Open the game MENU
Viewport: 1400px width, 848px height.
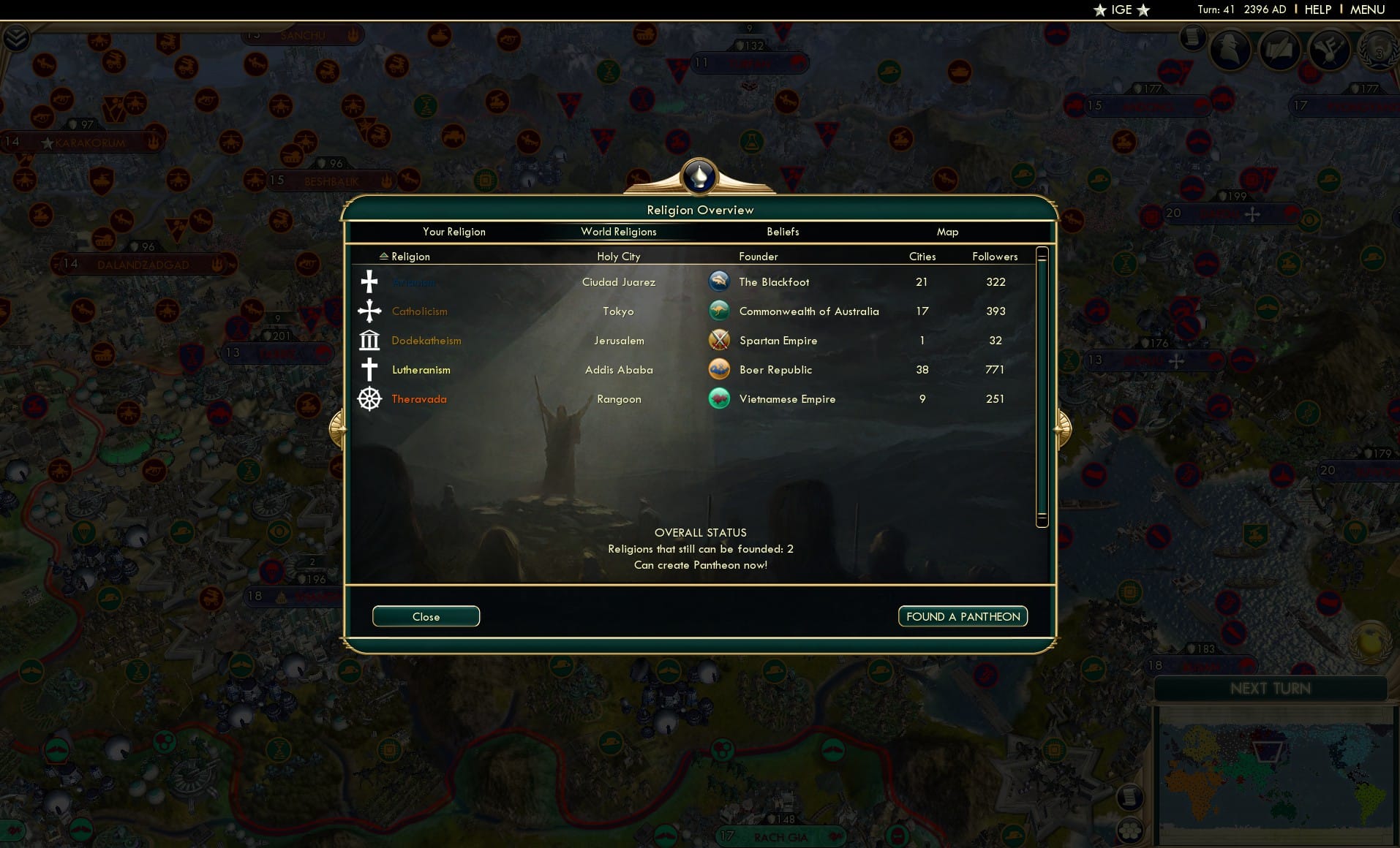(x=1366, y=10)
